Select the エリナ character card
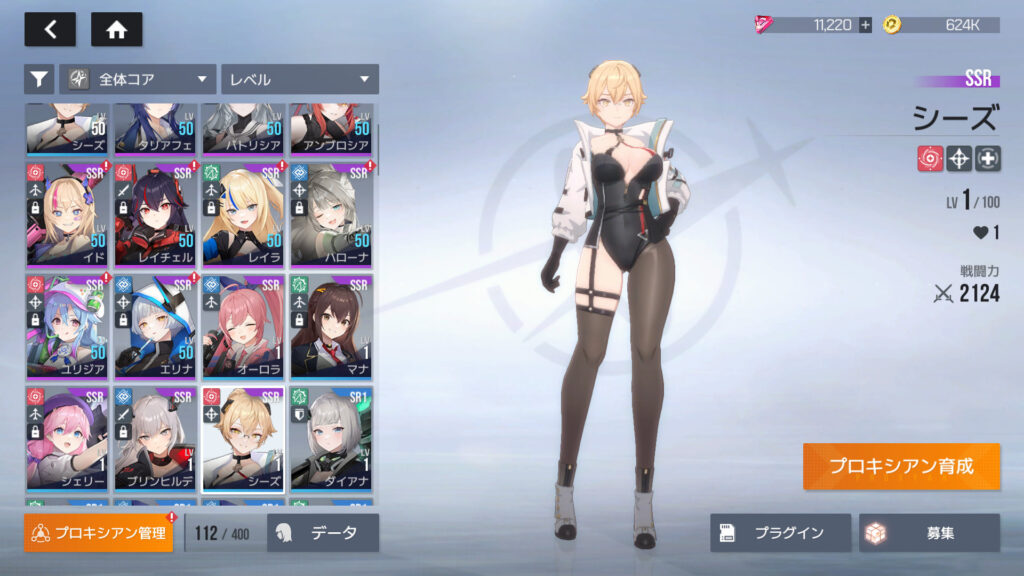Screen dimensions: 1024x576 [155, 327]
